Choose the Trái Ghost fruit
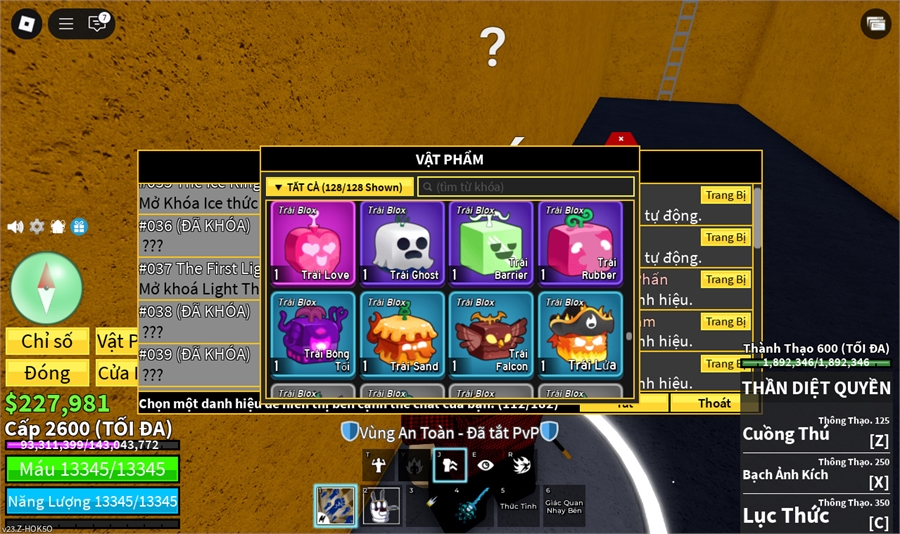The width and height of the screenshot is (900, 534). (401, 244)
